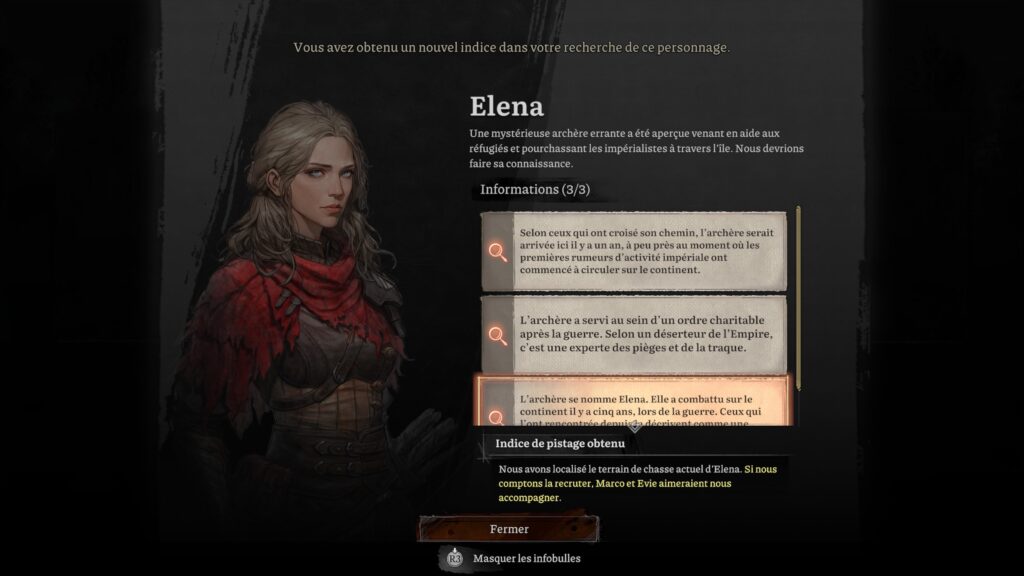
Task: Close the clue dialog with Fermer
Action: pyautogui.click(x=509, y=529)
